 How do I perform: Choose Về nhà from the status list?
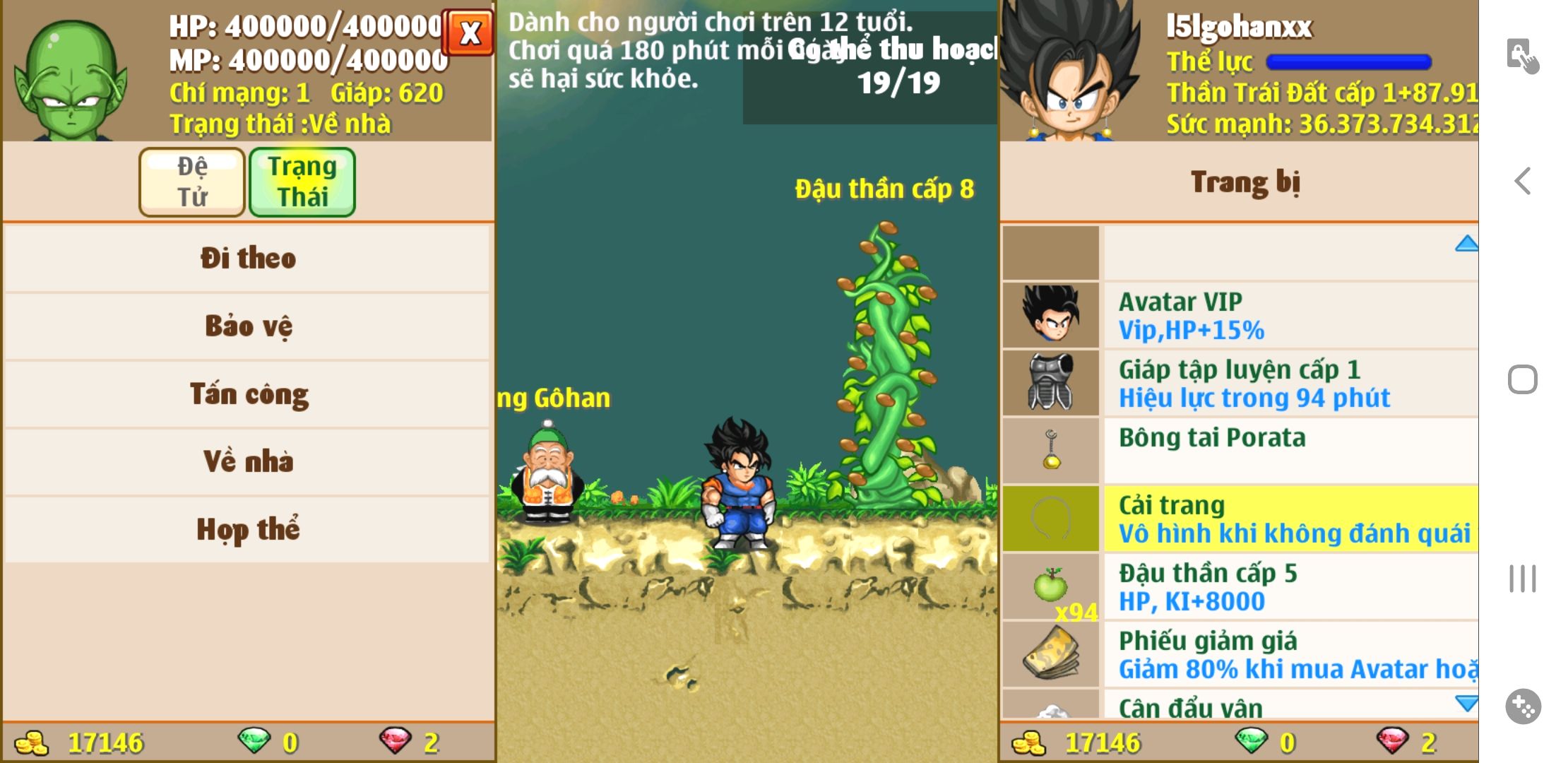[247, 461]
